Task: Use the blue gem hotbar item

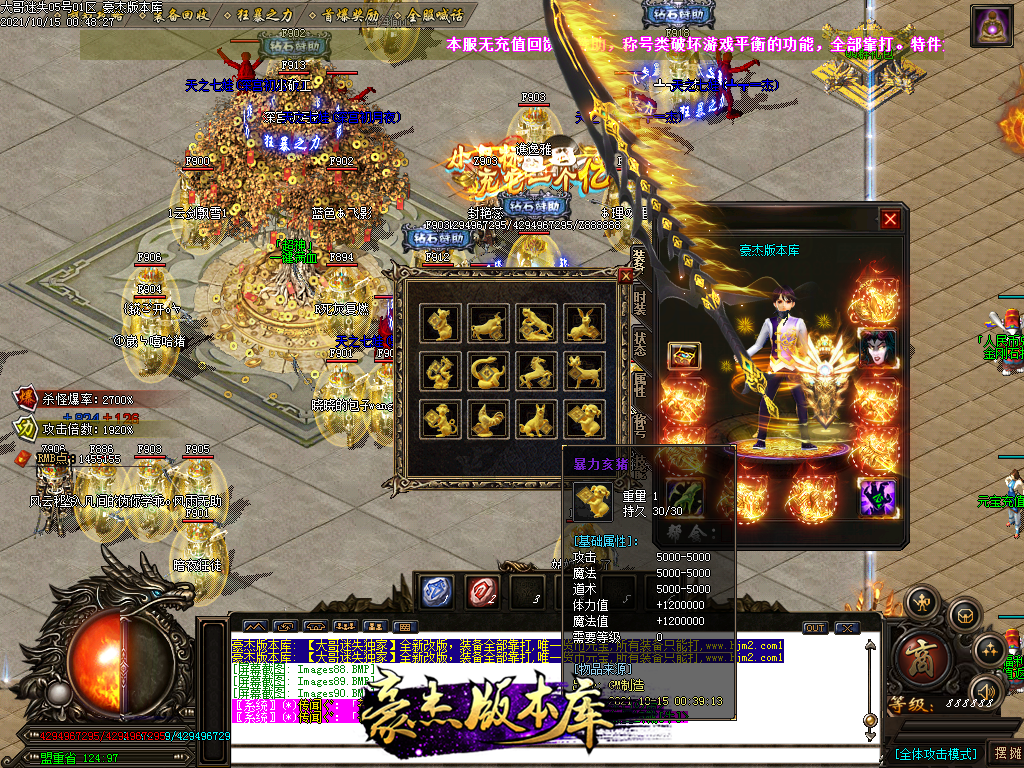Action: click(x=436, y=592)
